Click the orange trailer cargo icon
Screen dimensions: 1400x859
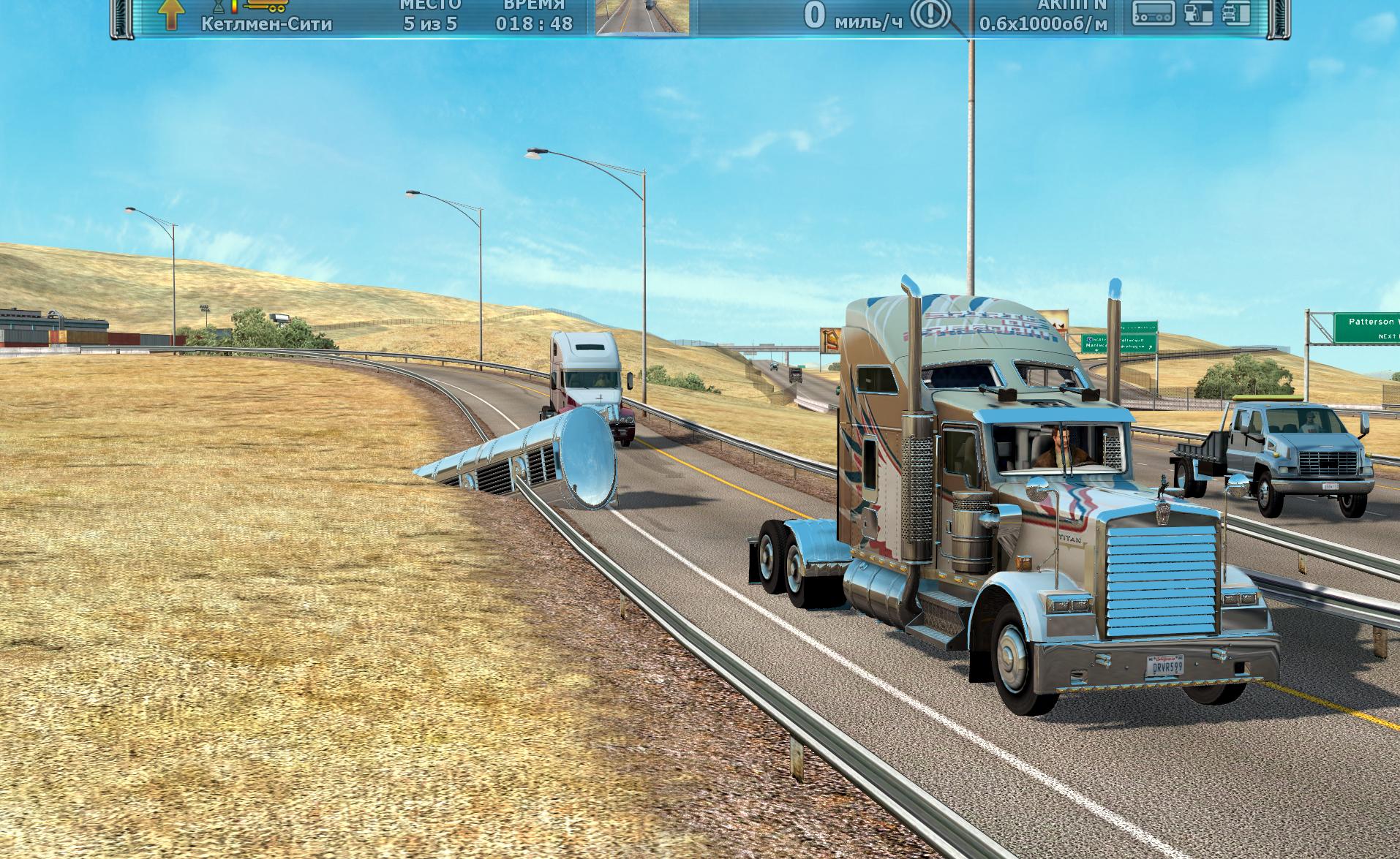[267, 6]
